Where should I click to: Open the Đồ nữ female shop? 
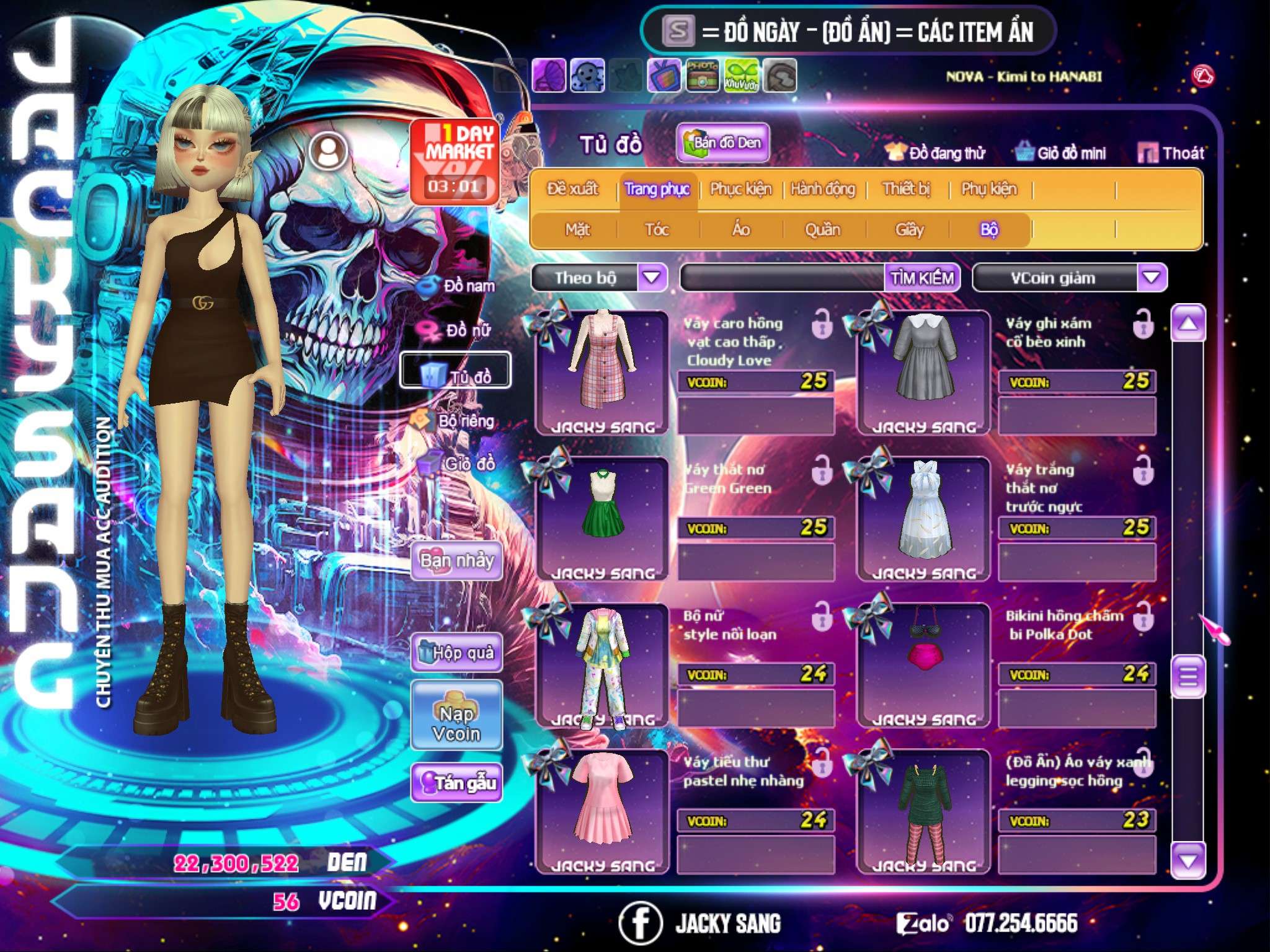point(458,330)
